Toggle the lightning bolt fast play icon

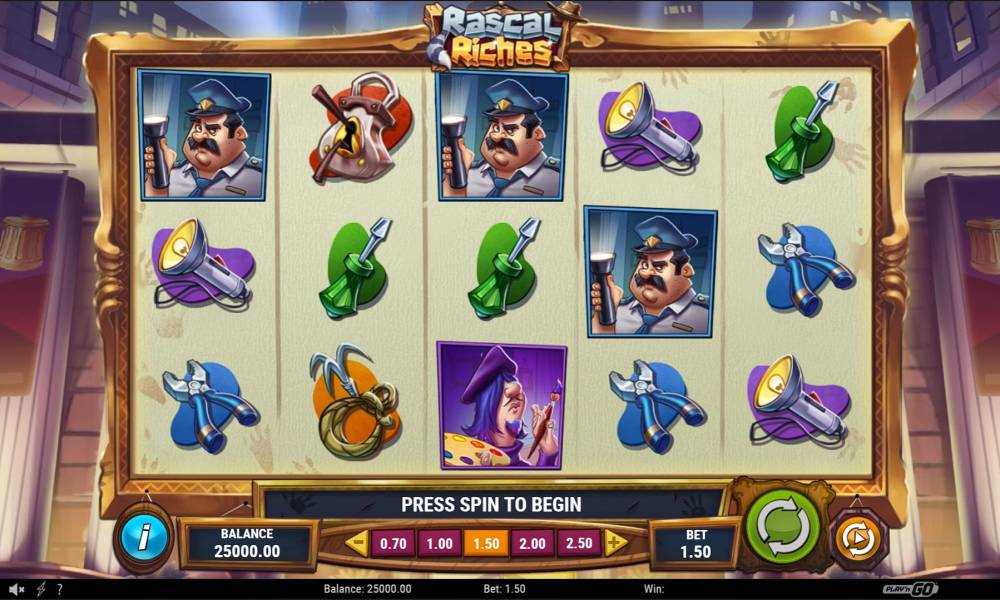(x=41, y=590)
